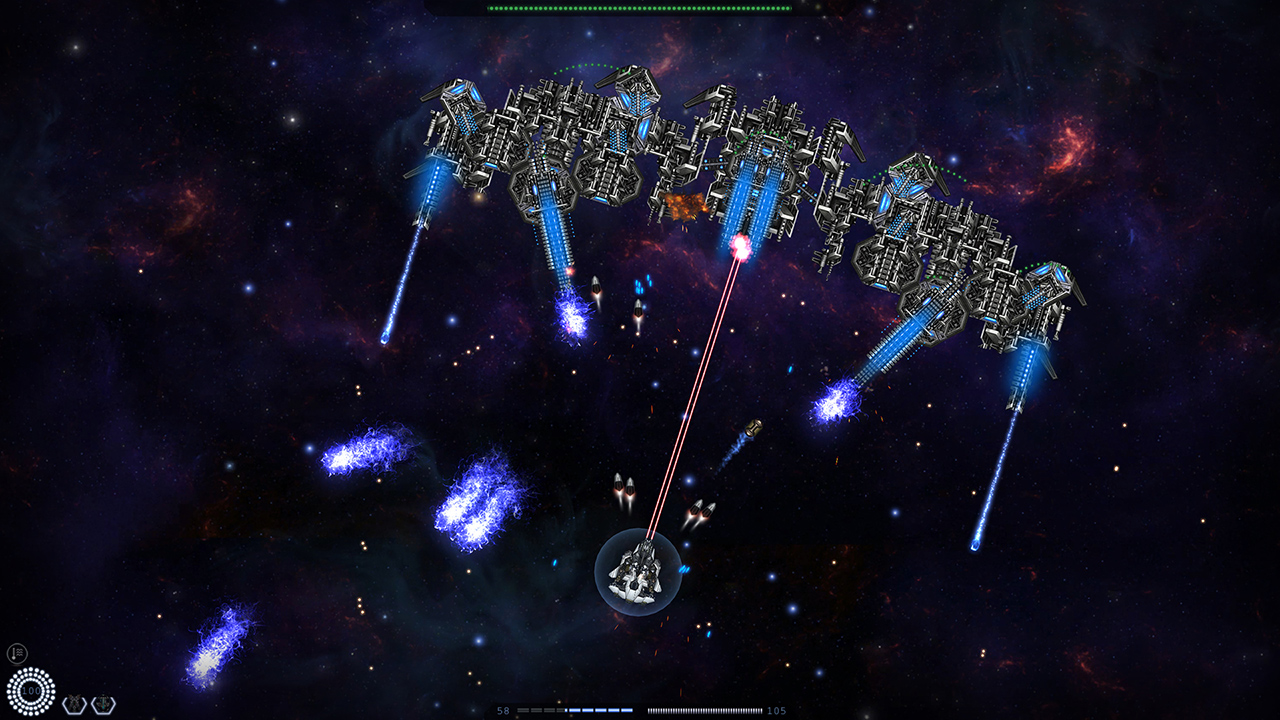1280x720 pixels.
Task: Expand the fleet health bar at top
Action: pos(640,9)
